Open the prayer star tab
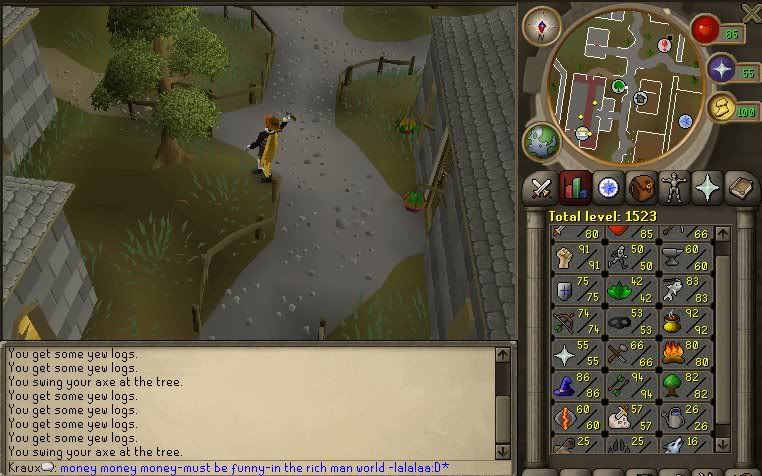 [708, 187]
